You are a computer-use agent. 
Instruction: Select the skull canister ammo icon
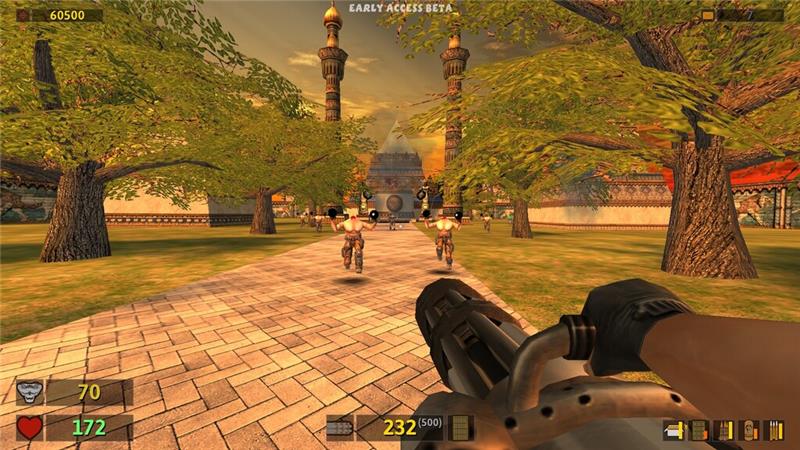click(x=748, y=431)
